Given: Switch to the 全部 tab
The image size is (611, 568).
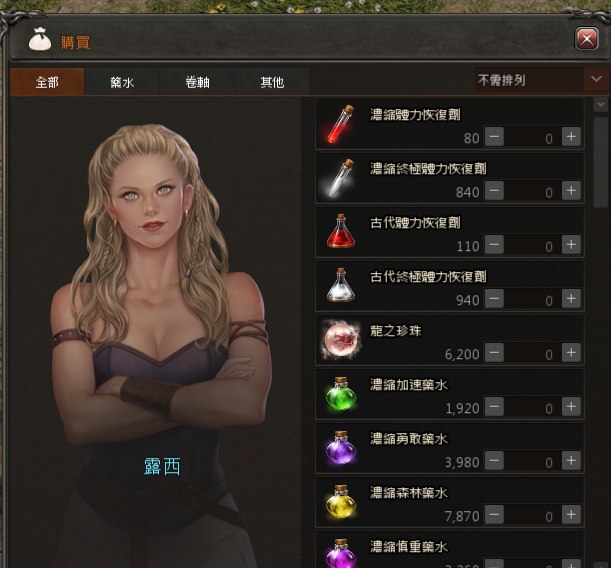Looking at the screenshot, I should [47, 82].
